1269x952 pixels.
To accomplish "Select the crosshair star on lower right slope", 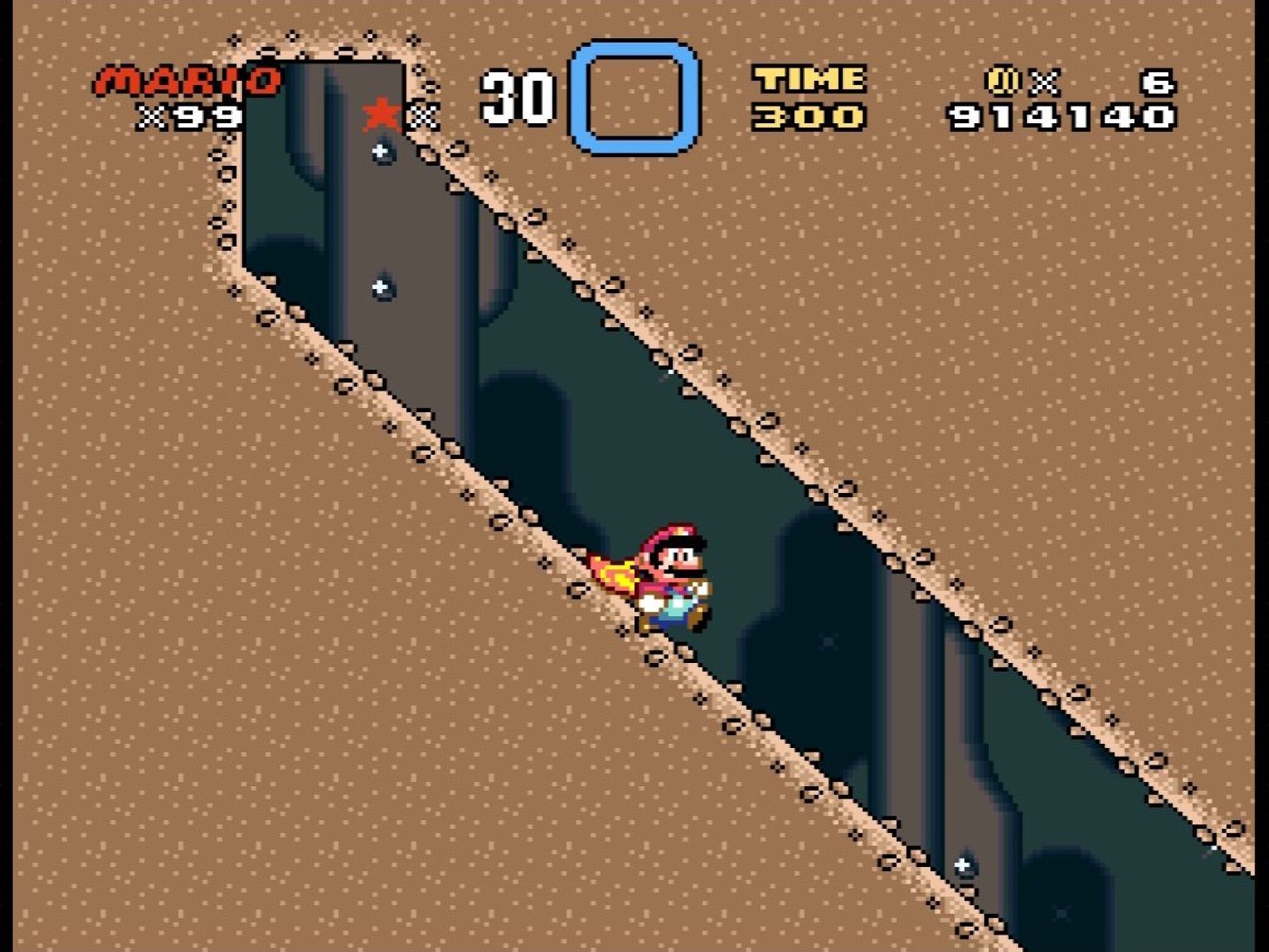I will pos(962,863).
